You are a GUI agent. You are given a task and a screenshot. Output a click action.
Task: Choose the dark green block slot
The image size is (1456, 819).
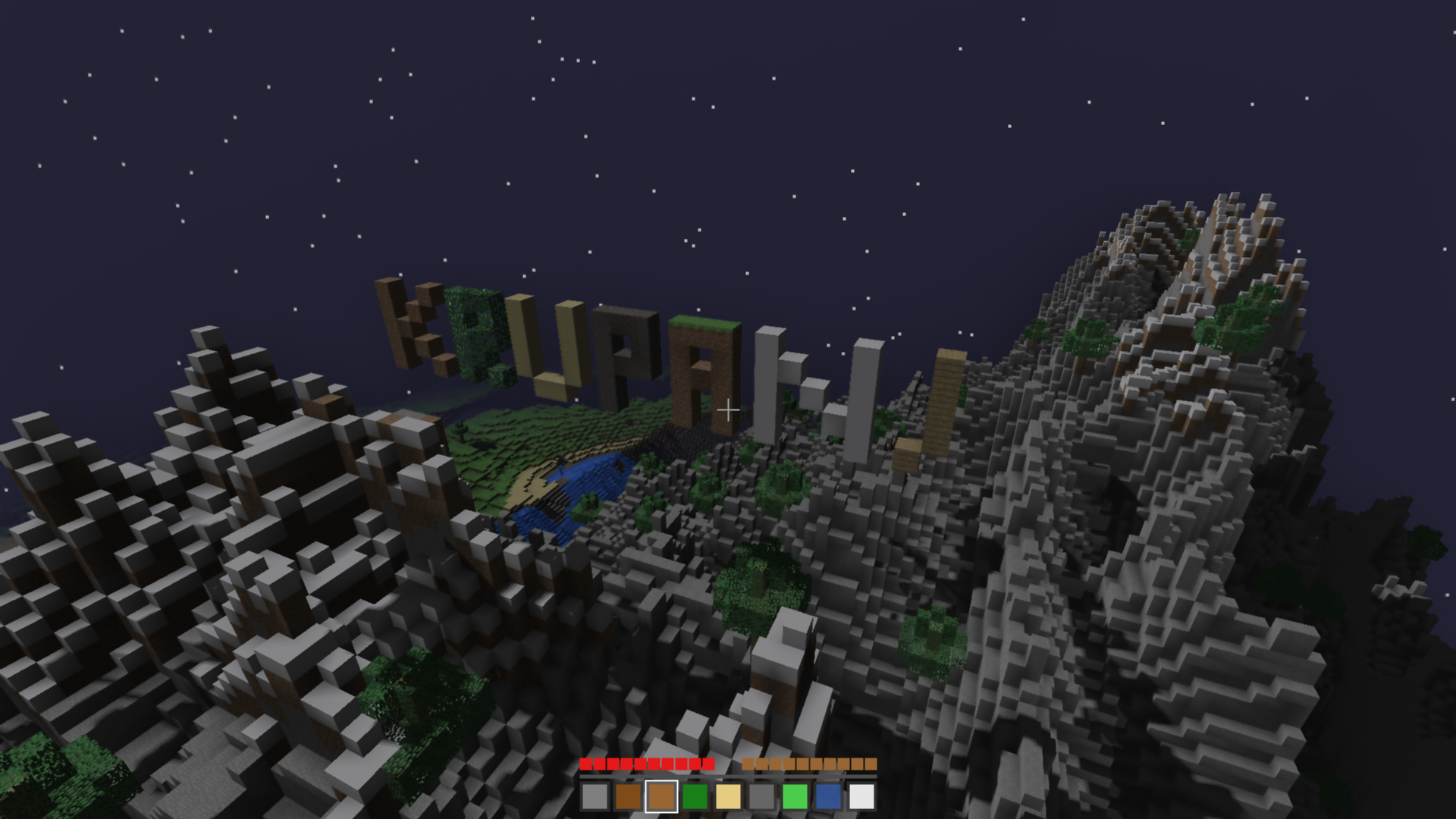(x=695, y=797)
